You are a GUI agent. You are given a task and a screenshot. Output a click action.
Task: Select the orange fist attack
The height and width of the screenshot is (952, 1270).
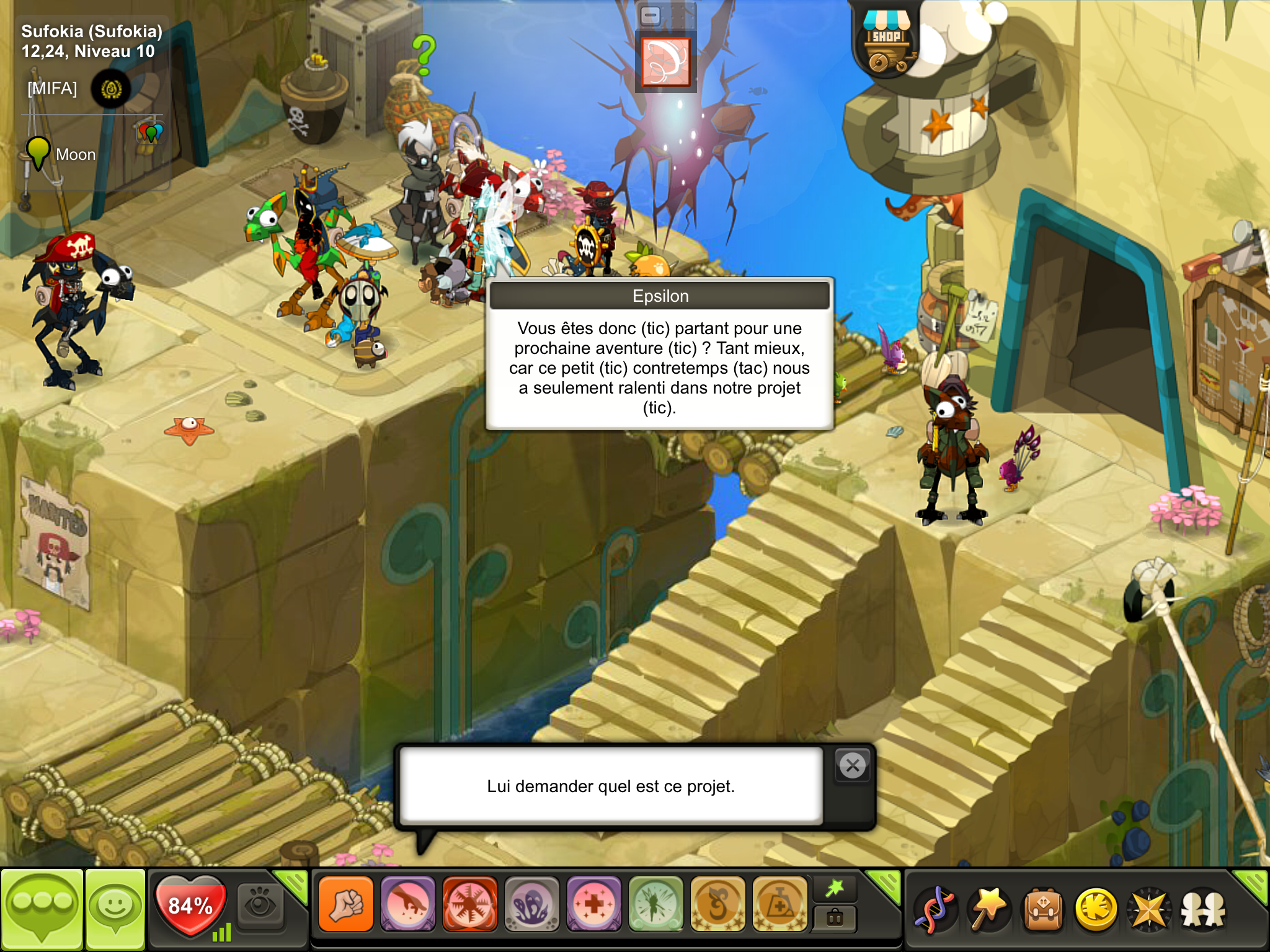(x=346, y=905)
